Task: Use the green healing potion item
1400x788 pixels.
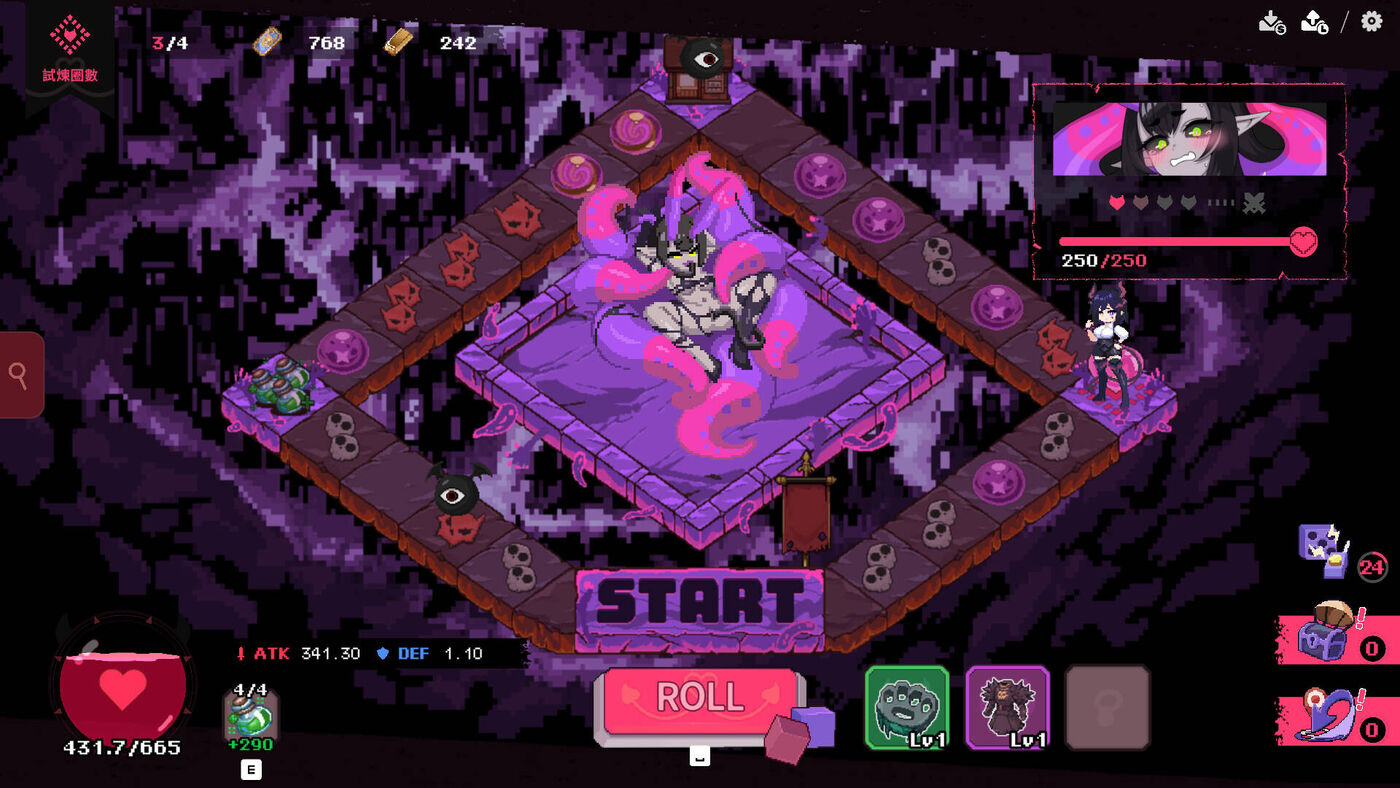Action: tap(250, 717)
